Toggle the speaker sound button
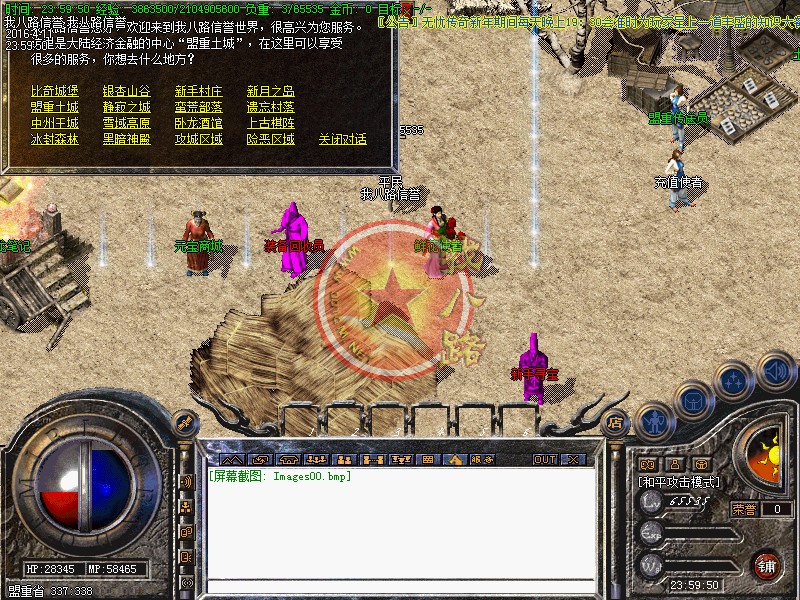The height and width of the screenshot is (600, 800). click(776, 373)
